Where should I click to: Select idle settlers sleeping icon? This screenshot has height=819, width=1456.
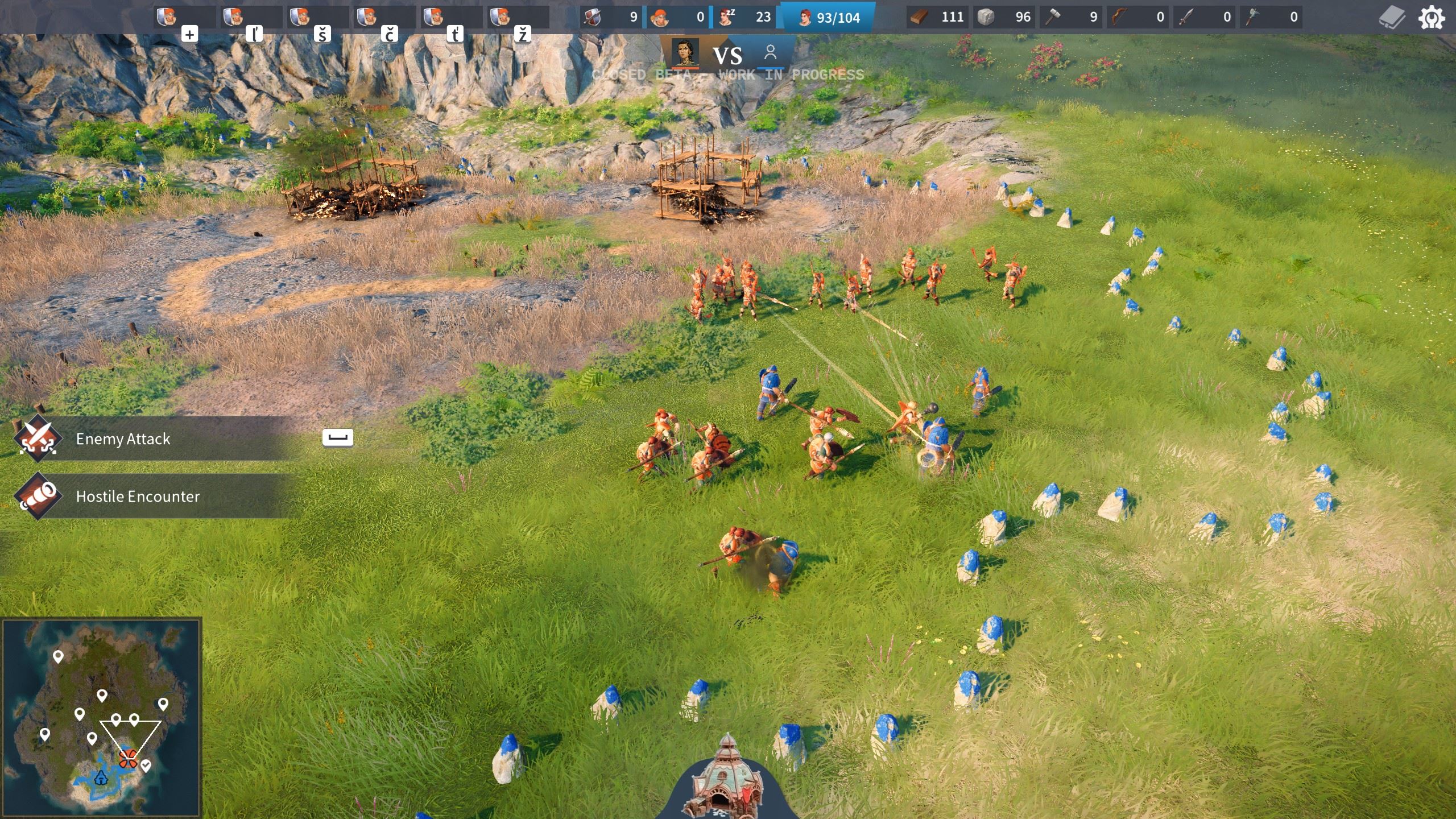[744, 18]
